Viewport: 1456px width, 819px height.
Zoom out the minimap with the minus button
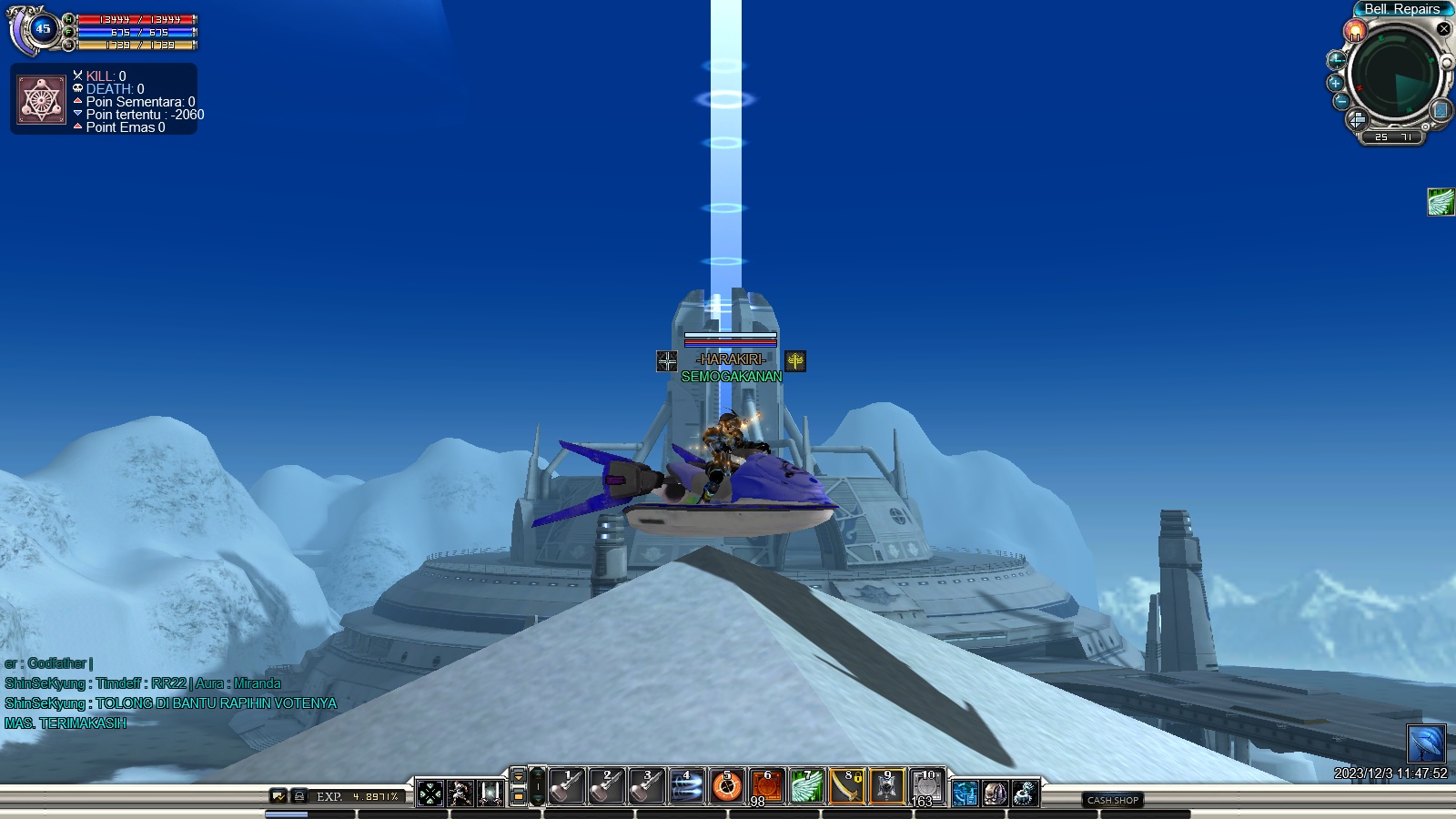[1340, 101]
